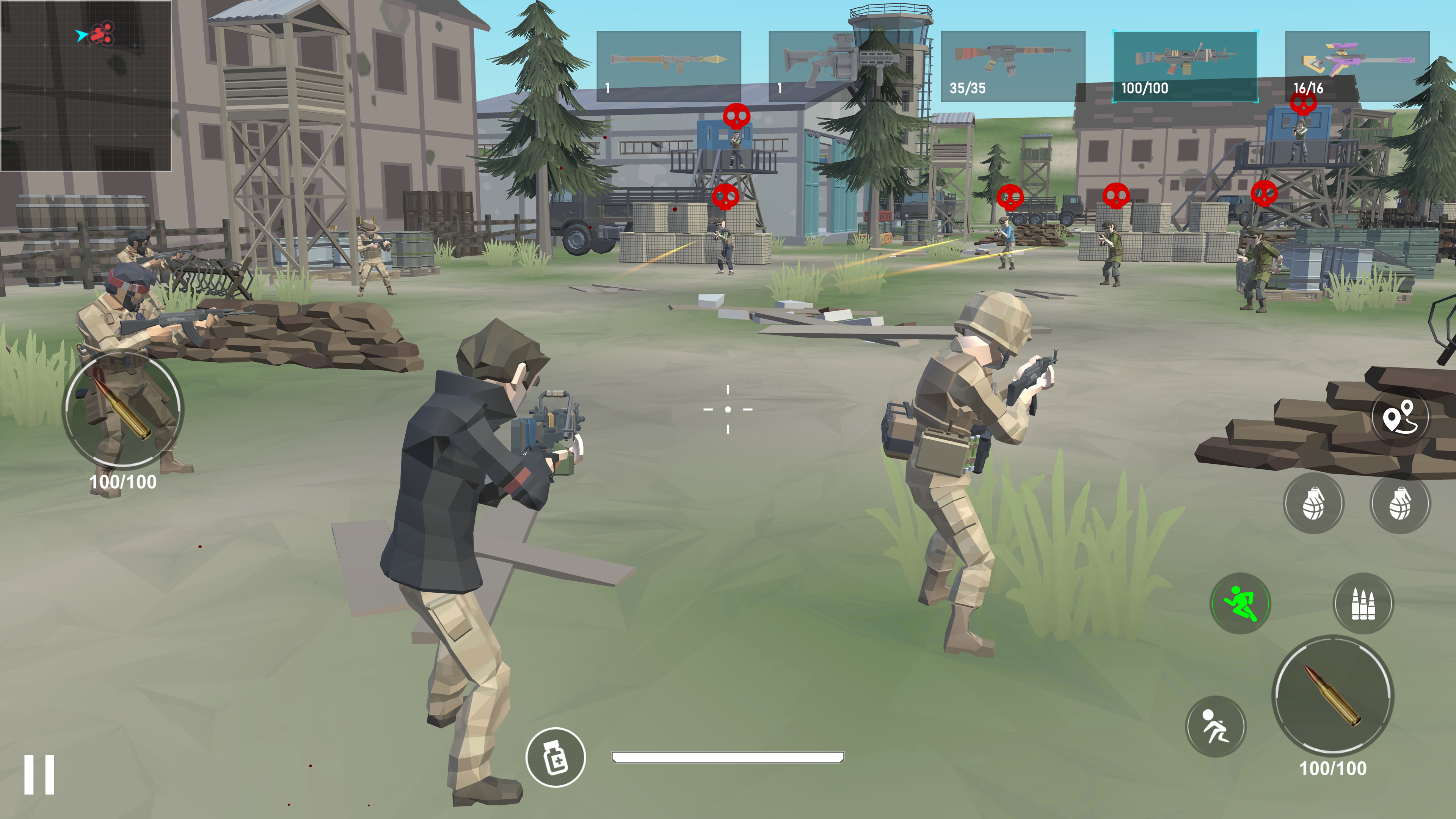The image size is (1456, 819).
Task: Enable sprint with the green running toggle
Action: click(1239, 603)
